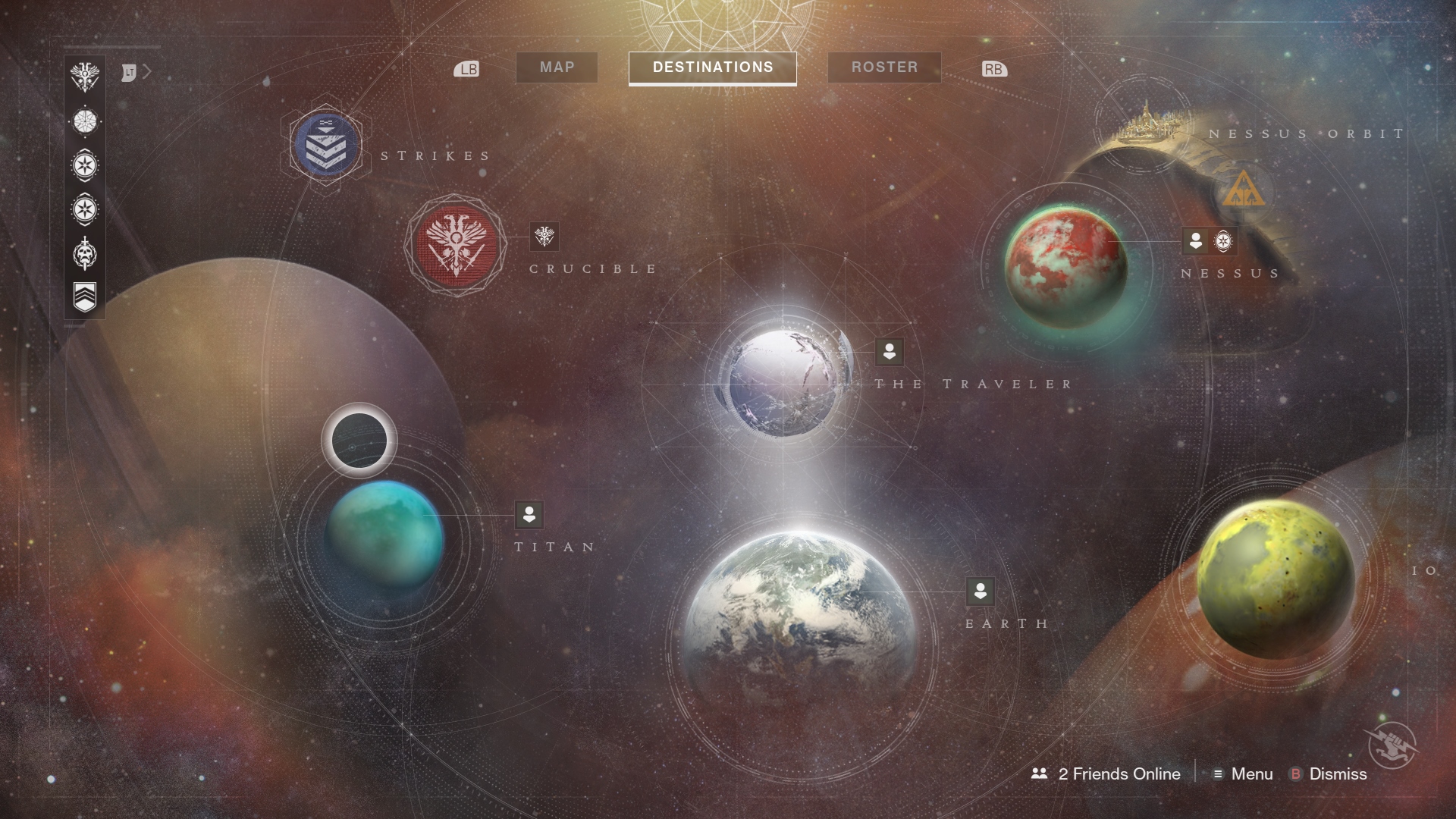Select the chevron stripes milestone in sidebar
Screen dimensions: 1456x819
click(x=85, y=297)
